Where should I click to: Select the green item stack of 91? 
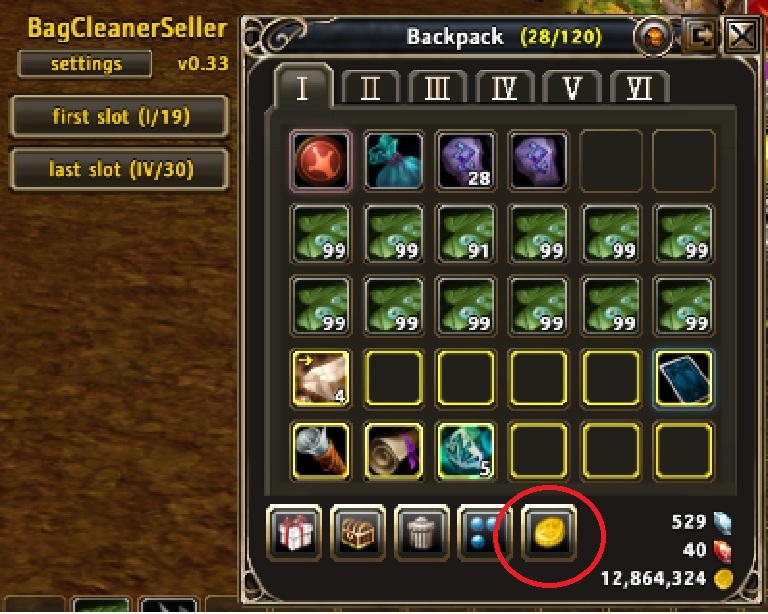coord(466,232)
